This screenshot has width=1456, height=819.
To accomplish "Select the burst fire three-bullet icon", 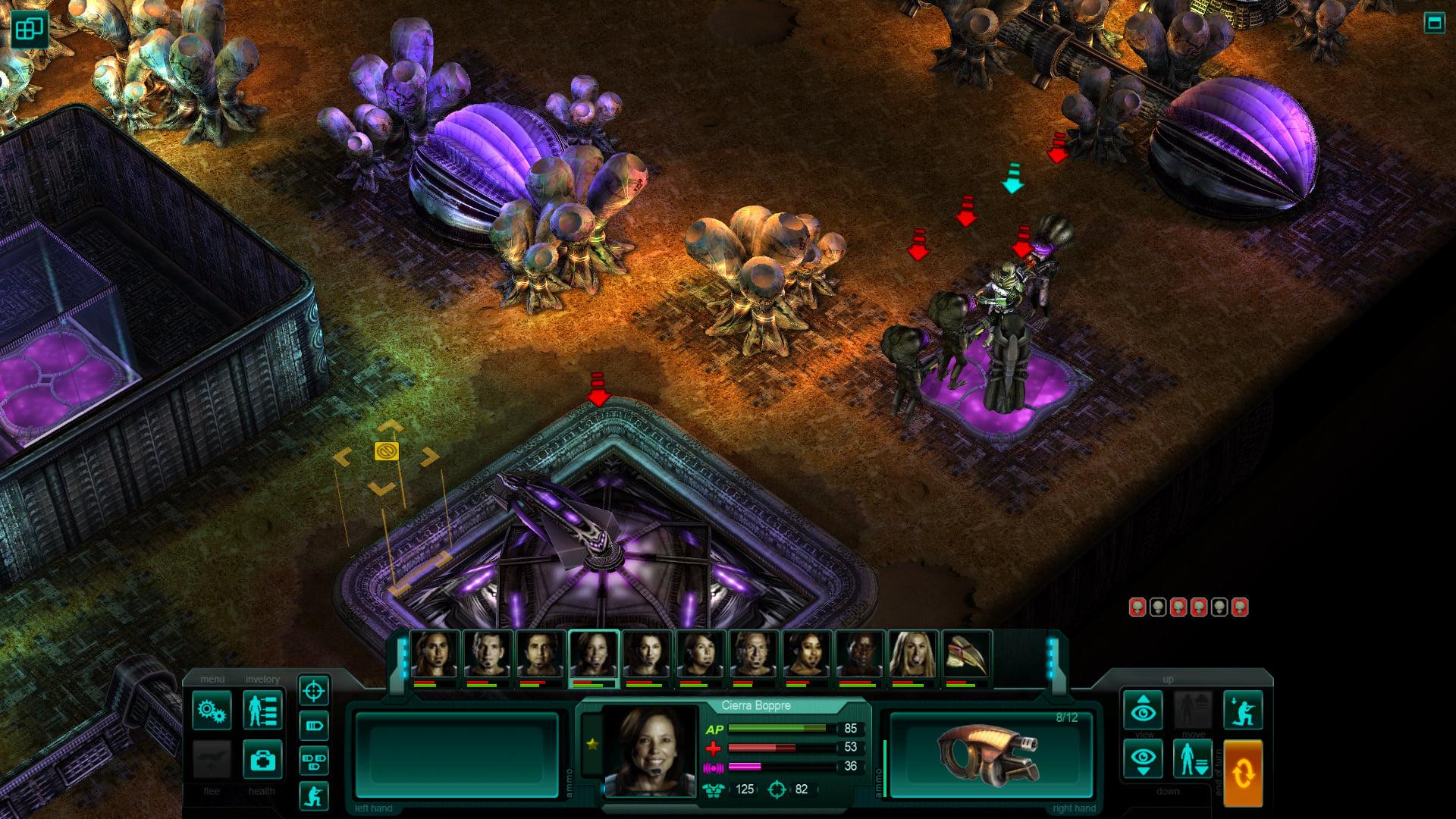I will (x=314, y=760).
